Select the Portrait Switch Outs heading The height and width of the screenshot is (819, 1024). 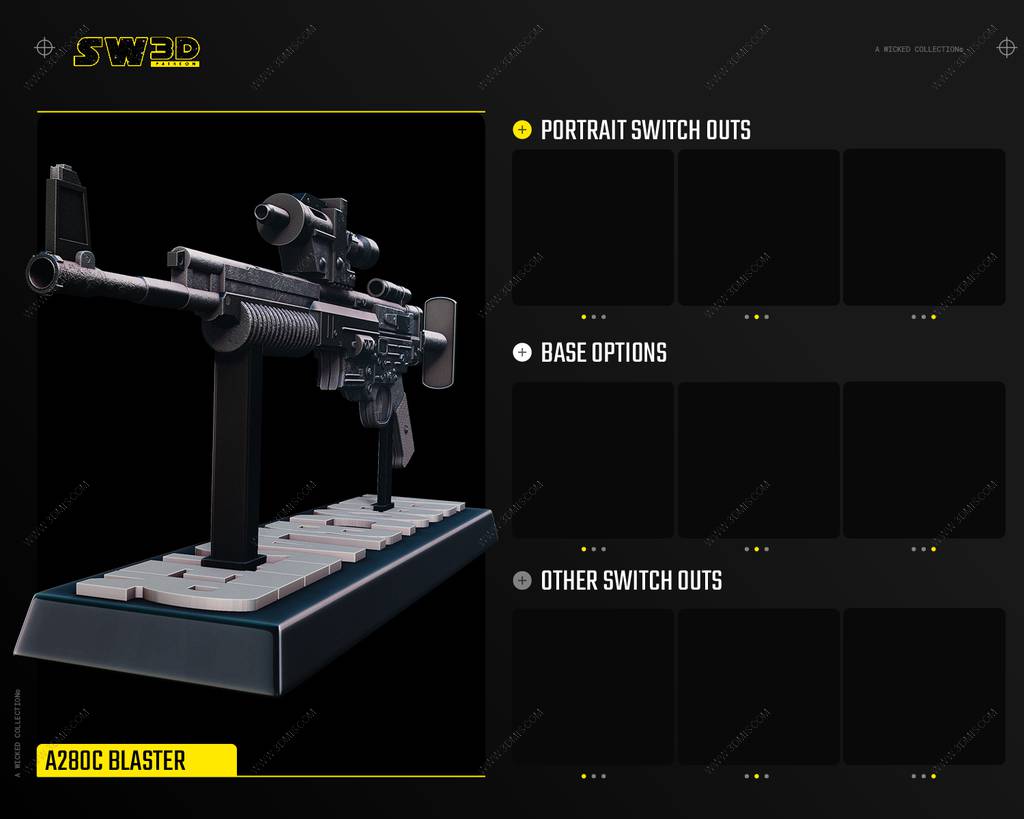point(645,130)
